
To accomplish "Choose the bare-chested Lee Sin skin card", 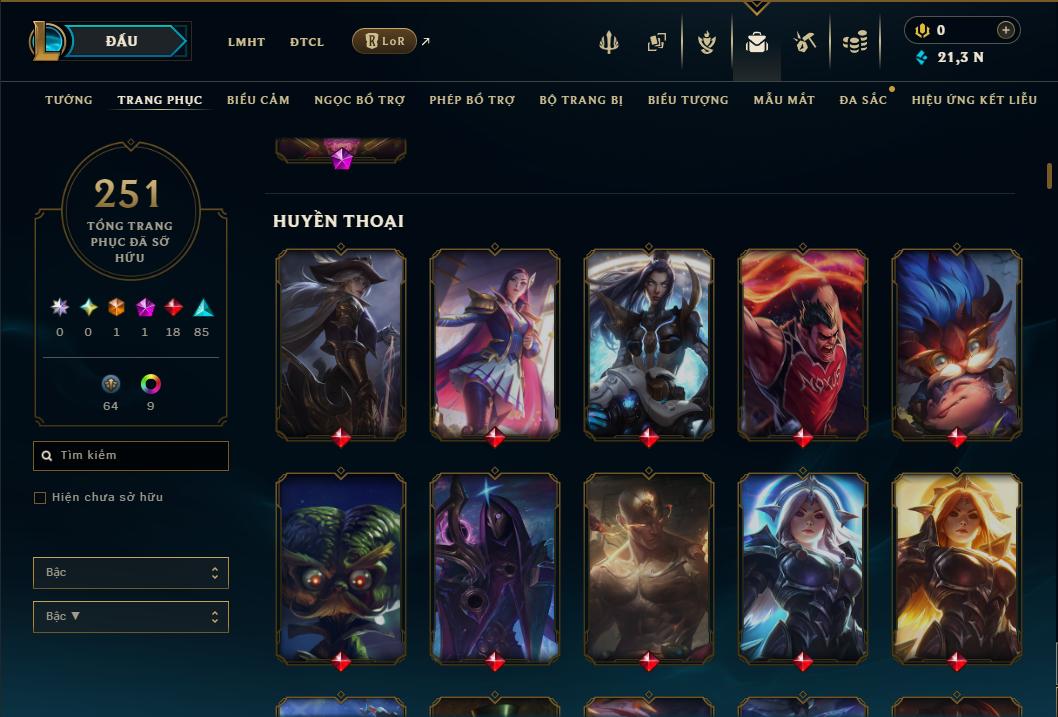I will (x=649, y=565).
